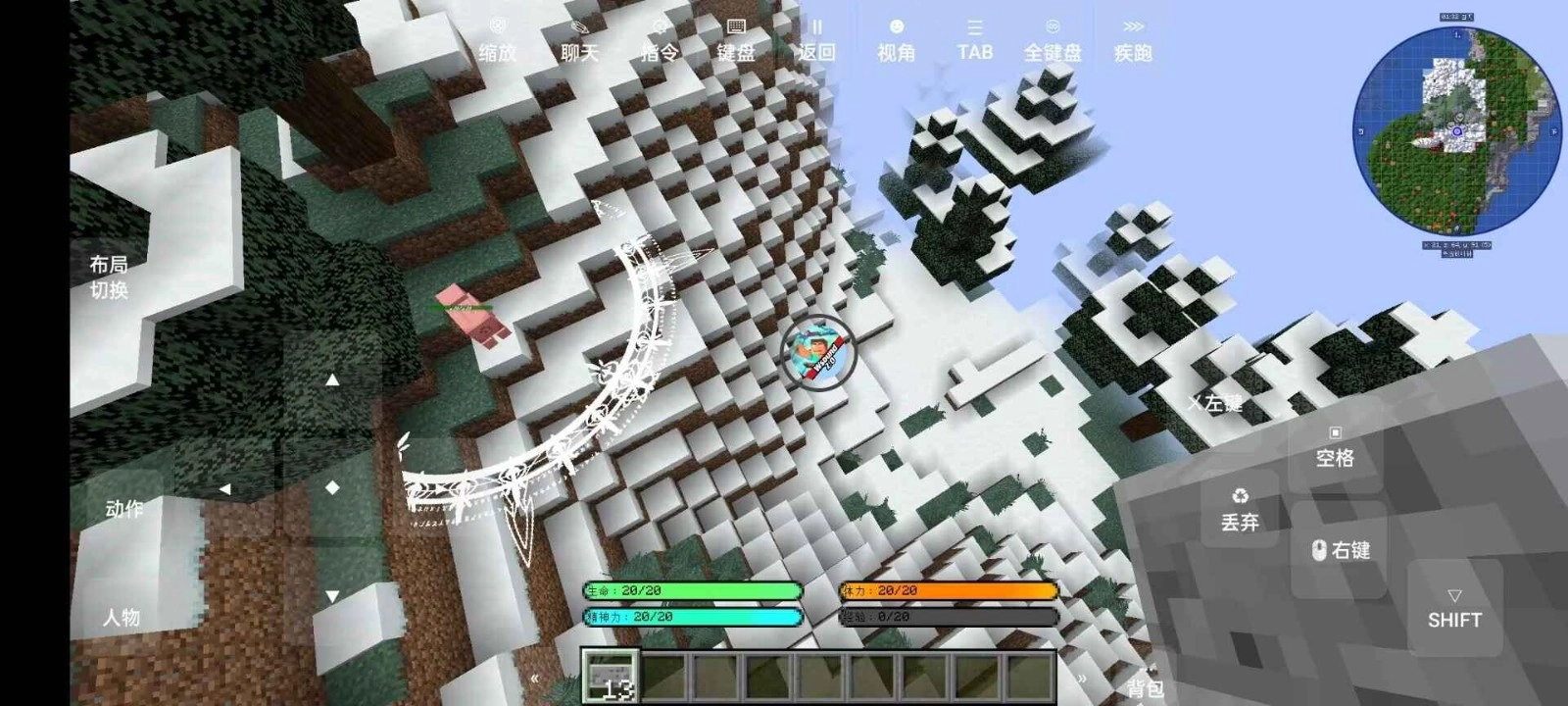
Task: Open the 聊天 chat icon
Action: click(x=580, y=39)
